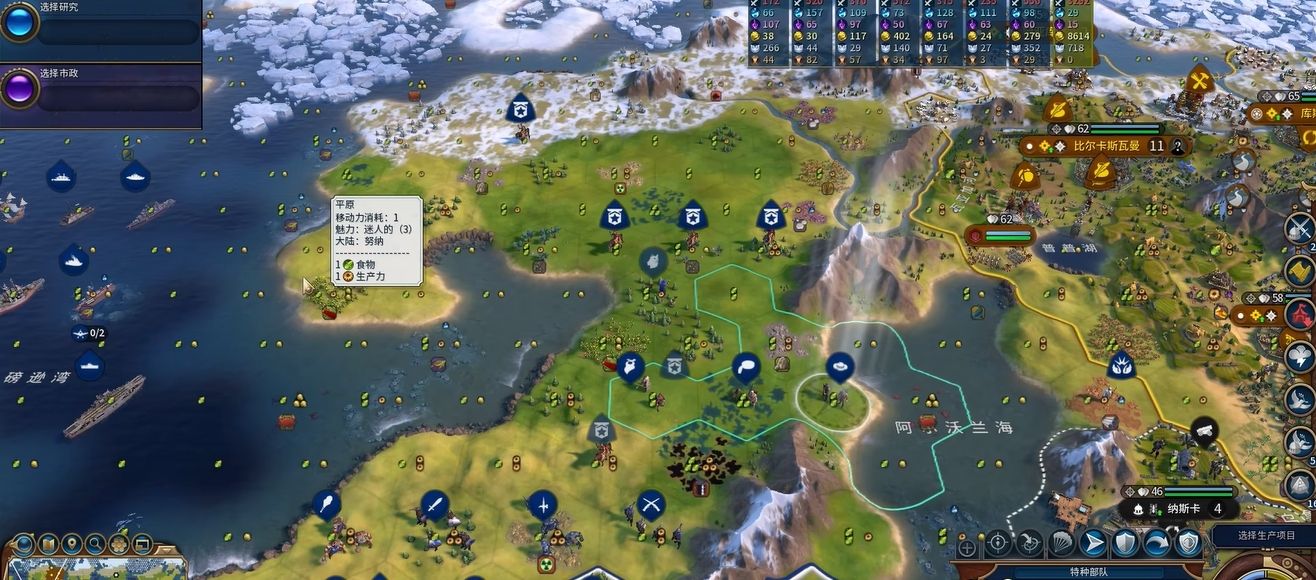The width and height of the screenshot is (1316, 580).
Task: Open the map search magnifier
Action: tap(95, 544)
